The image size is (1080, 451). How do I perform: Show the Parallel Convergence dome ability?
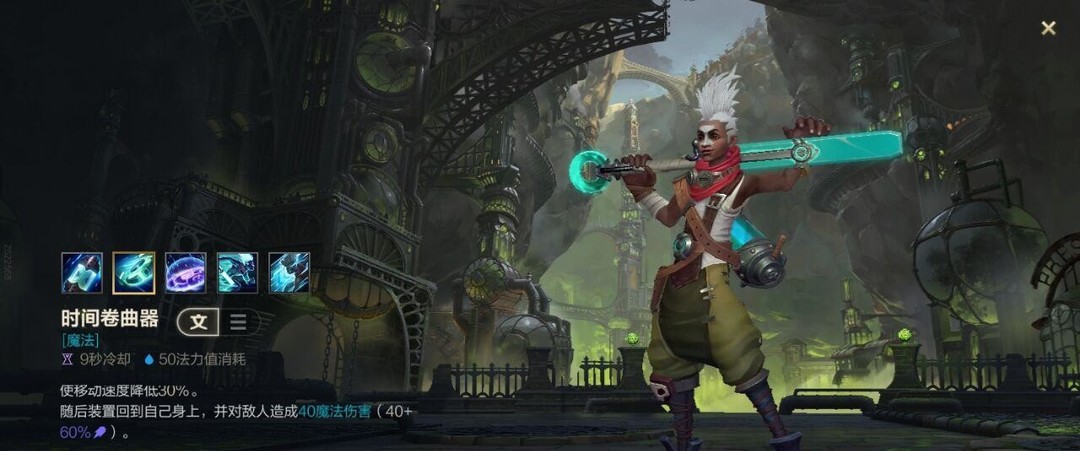pyautogui.click(x=185, y=272)
